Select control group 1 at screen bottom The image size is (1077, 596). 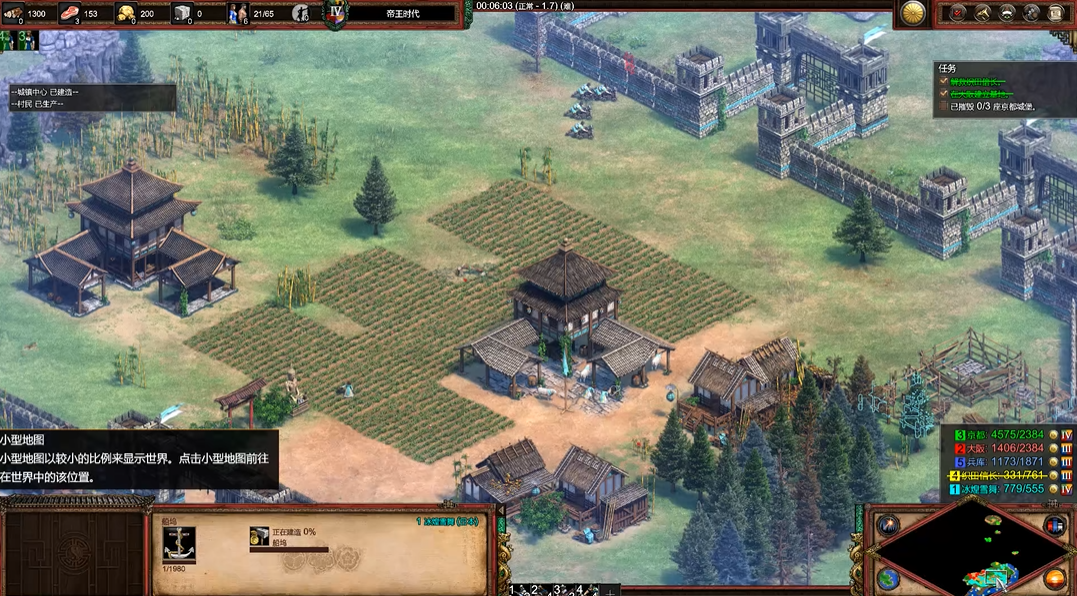[514, 590]
